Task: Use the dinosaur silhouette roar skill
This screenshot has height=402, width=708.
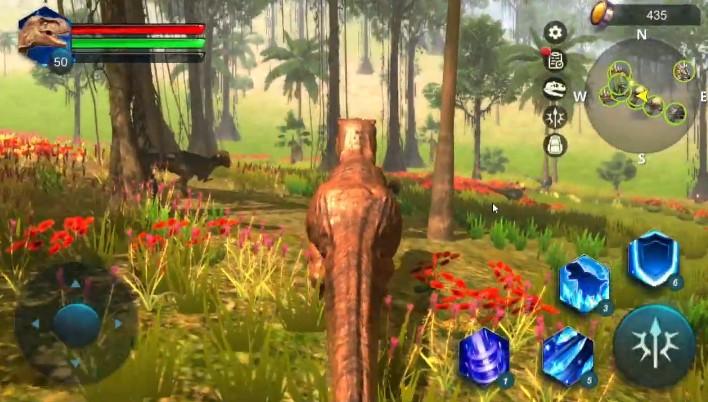Action: pyautogui.click(x=584, y=284)
